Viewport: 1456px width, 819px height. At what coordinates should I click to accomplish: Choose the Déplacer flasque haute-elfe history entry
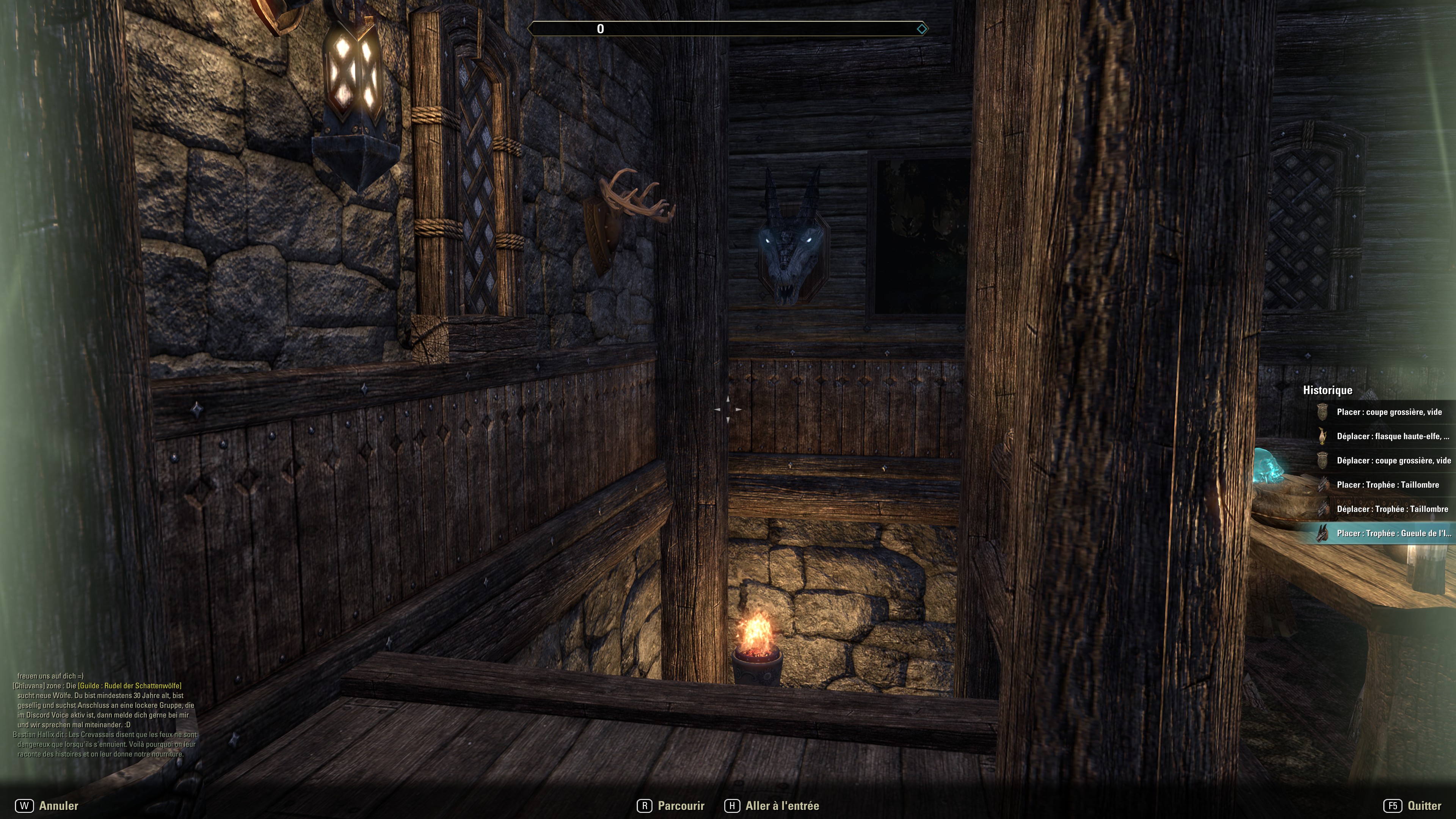pyautogui.click(x=1392, y=436)
